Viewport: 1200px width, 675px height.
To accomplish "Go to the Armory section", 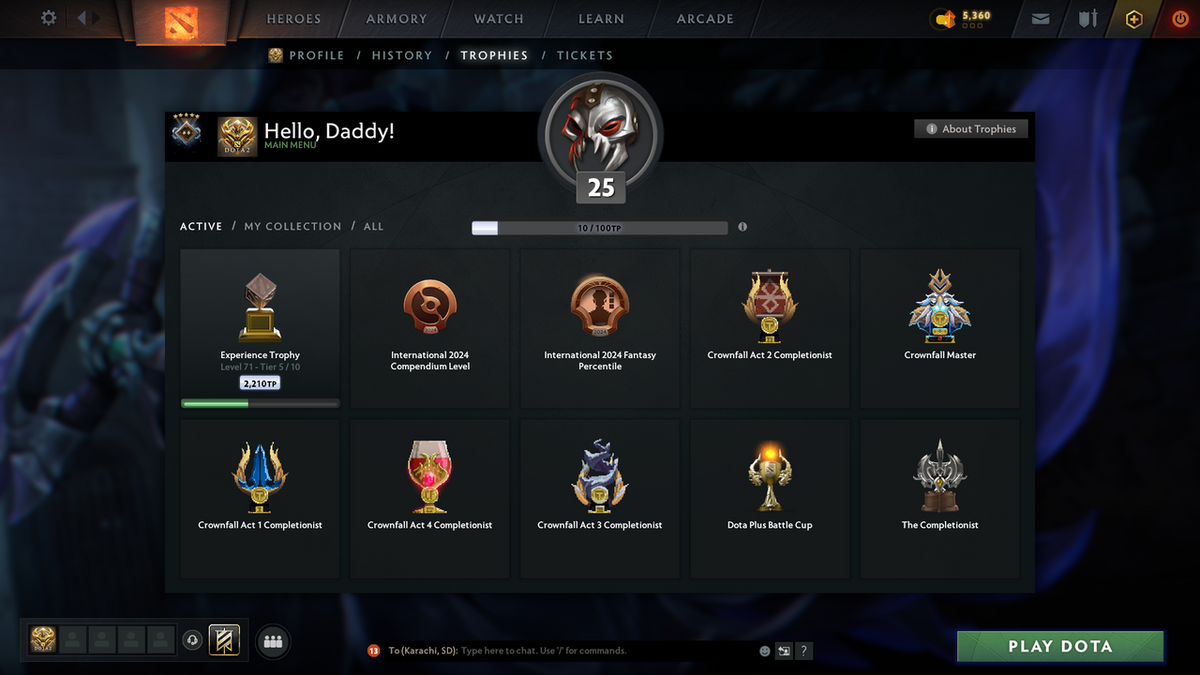I will click(396, 19).
